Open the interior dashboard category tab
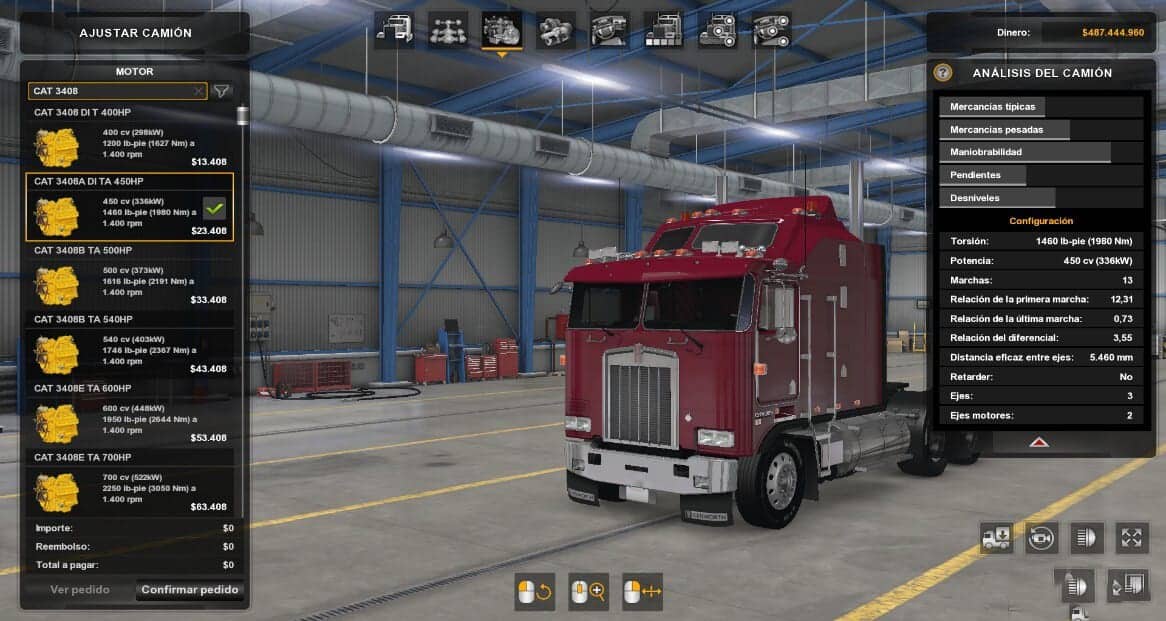The height and width of the screenshot is (621, 1166). point(609,30)
